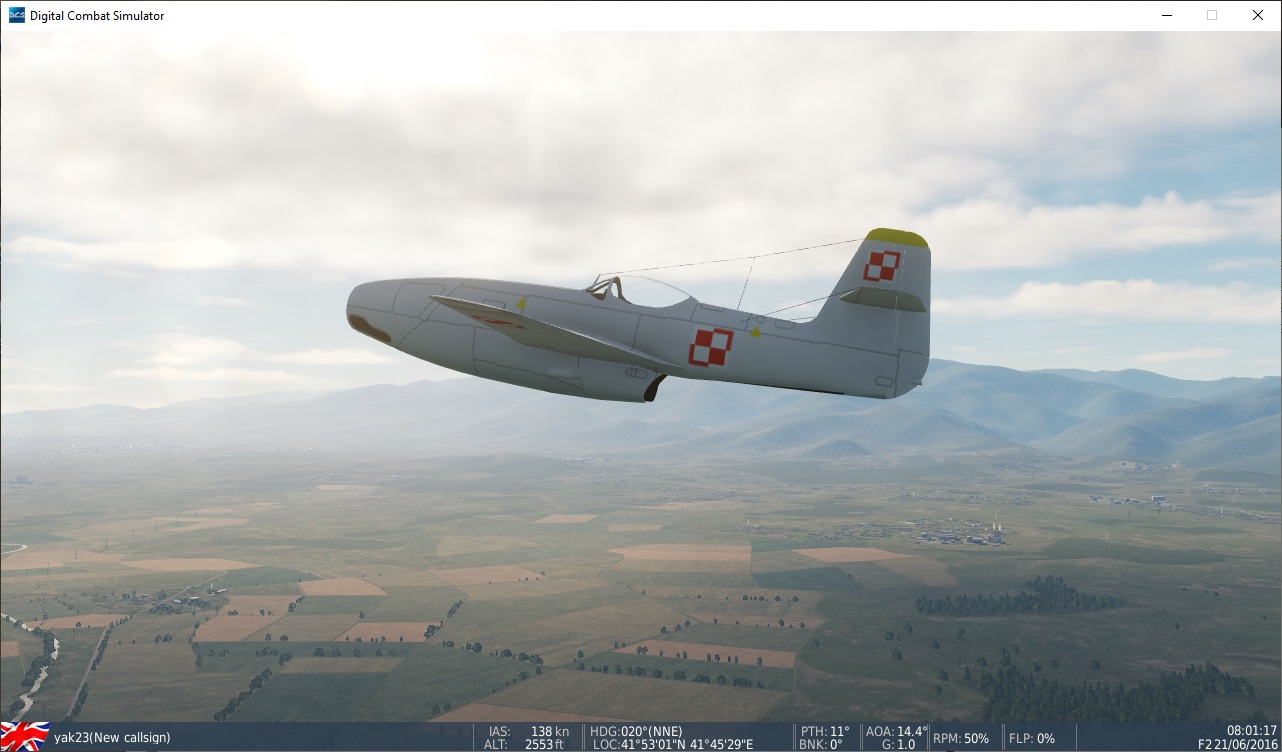Click the FLP flaps indicator showing 0%
Viewport: 1282px width, 752px height.
1030,738
